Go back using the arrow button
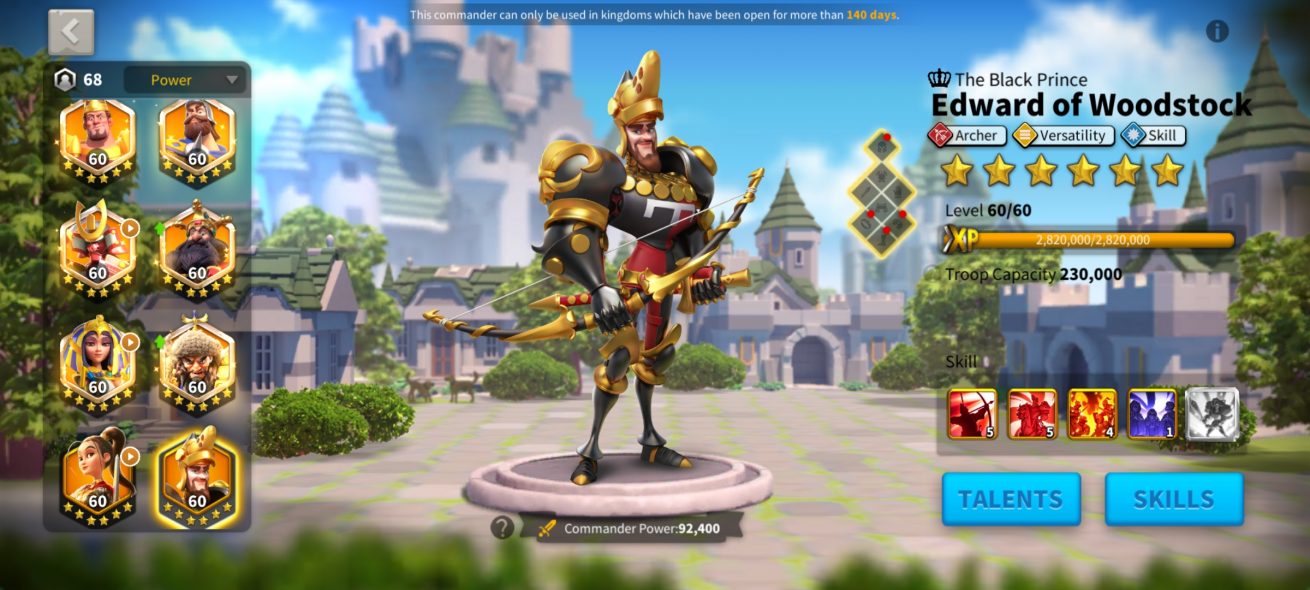The image size is (1310, 590). [71, 32]
